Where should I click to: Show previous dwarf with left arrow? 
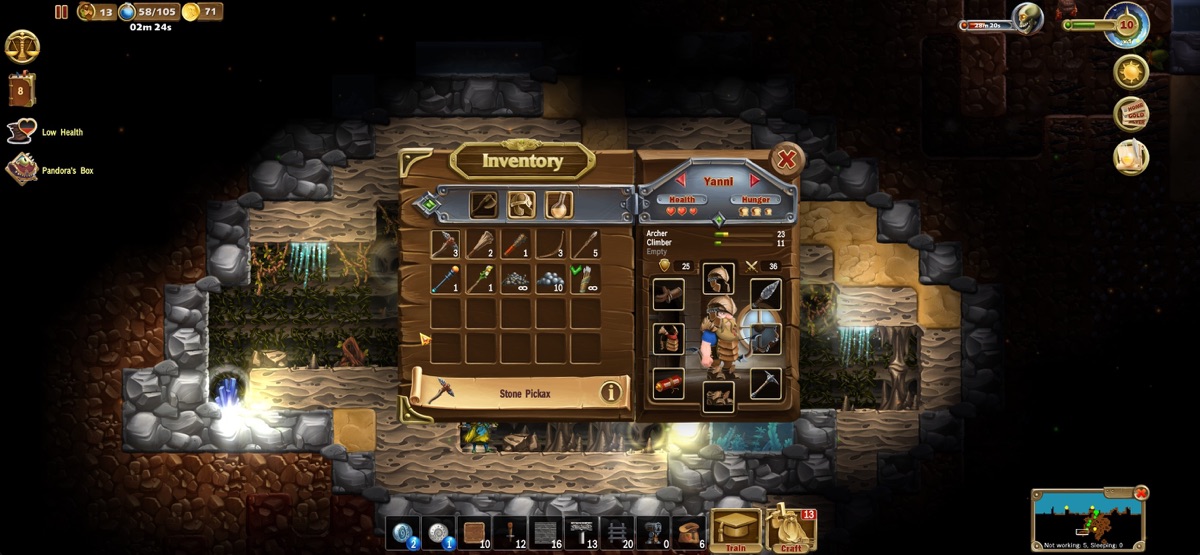682,181
